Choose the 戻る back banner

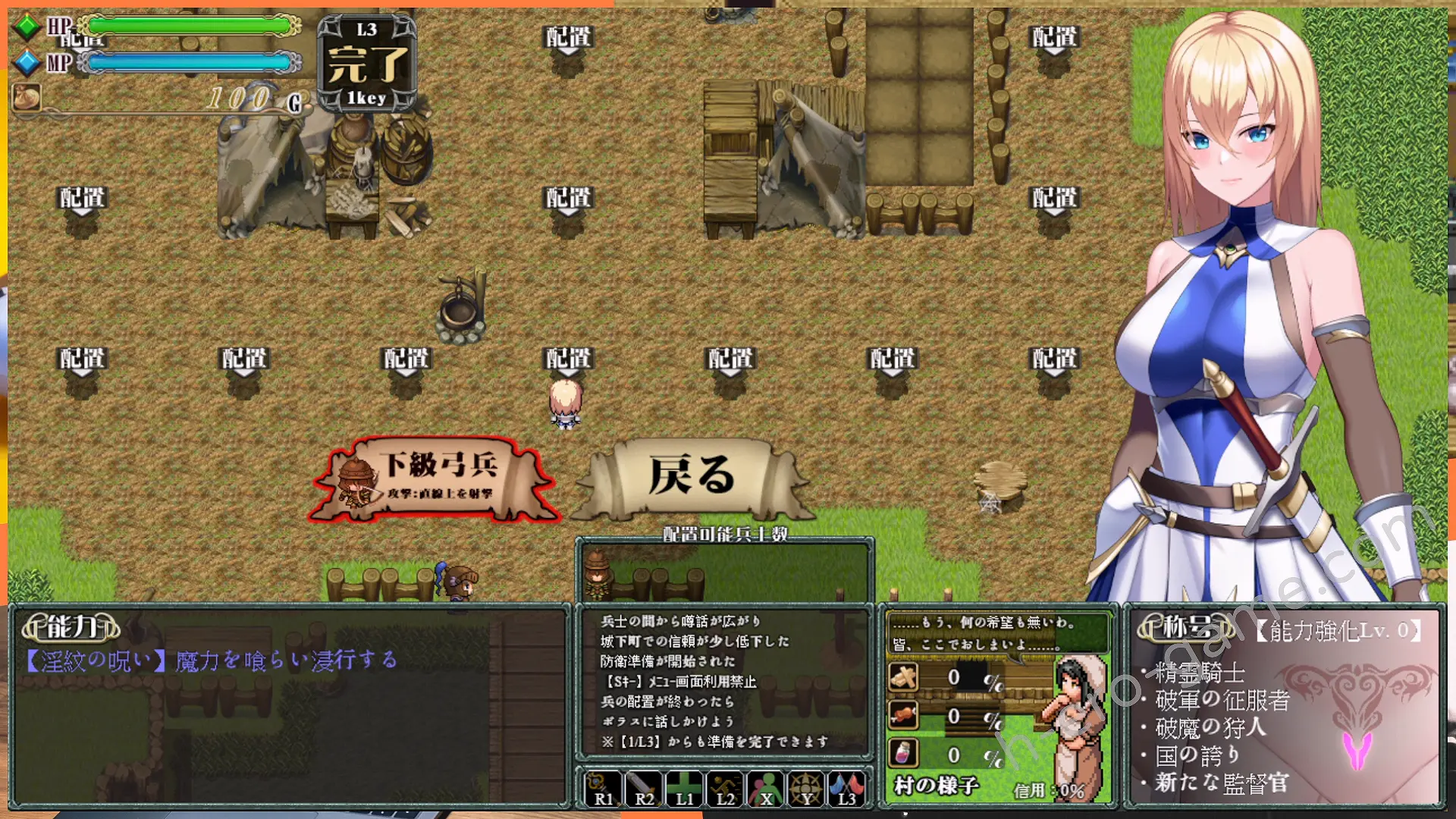pyautogui.click(x=691, y=477)
